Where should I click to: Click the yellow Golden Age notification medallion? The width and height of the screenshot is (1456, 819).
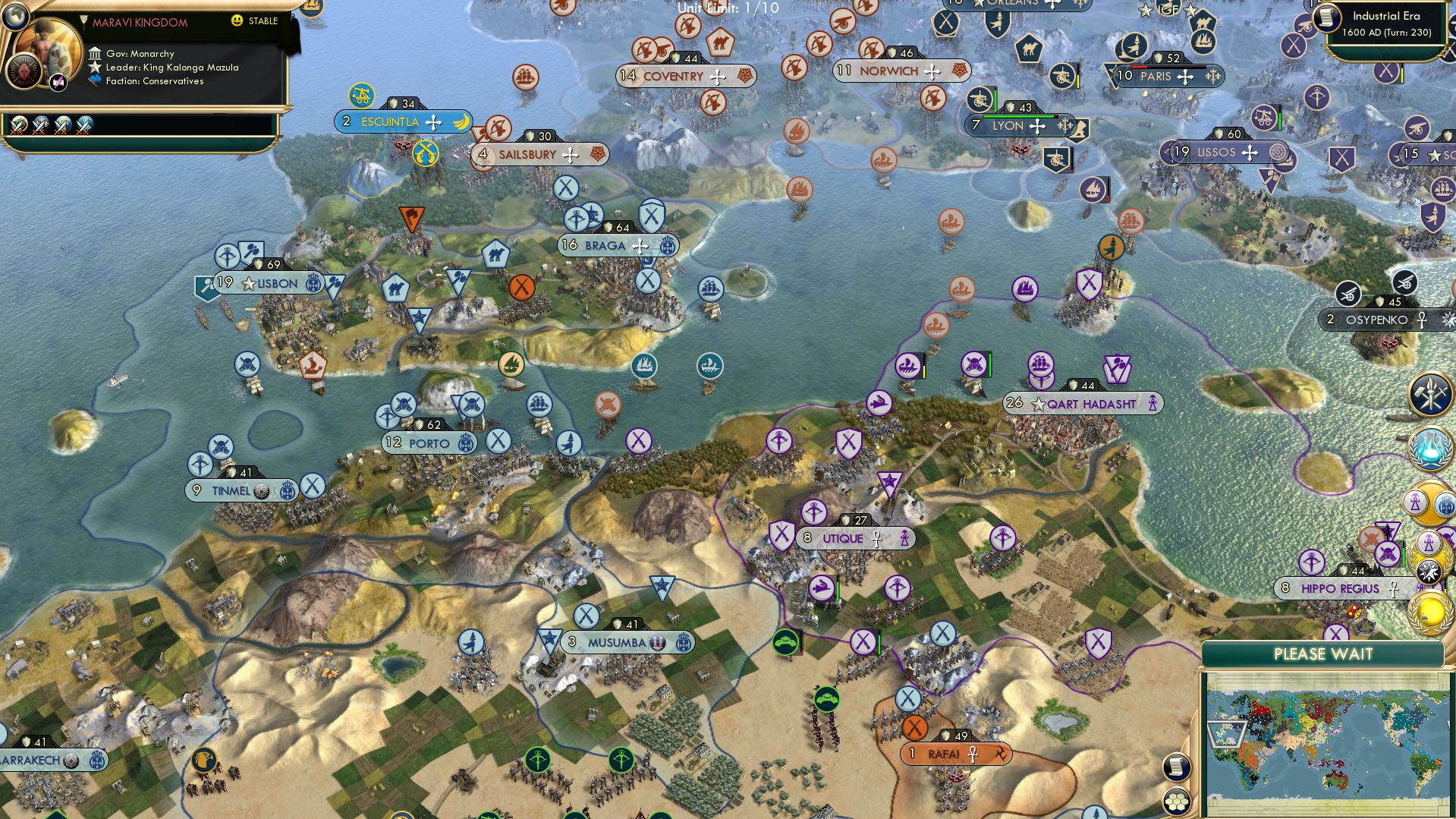[x=1429, y=613]
